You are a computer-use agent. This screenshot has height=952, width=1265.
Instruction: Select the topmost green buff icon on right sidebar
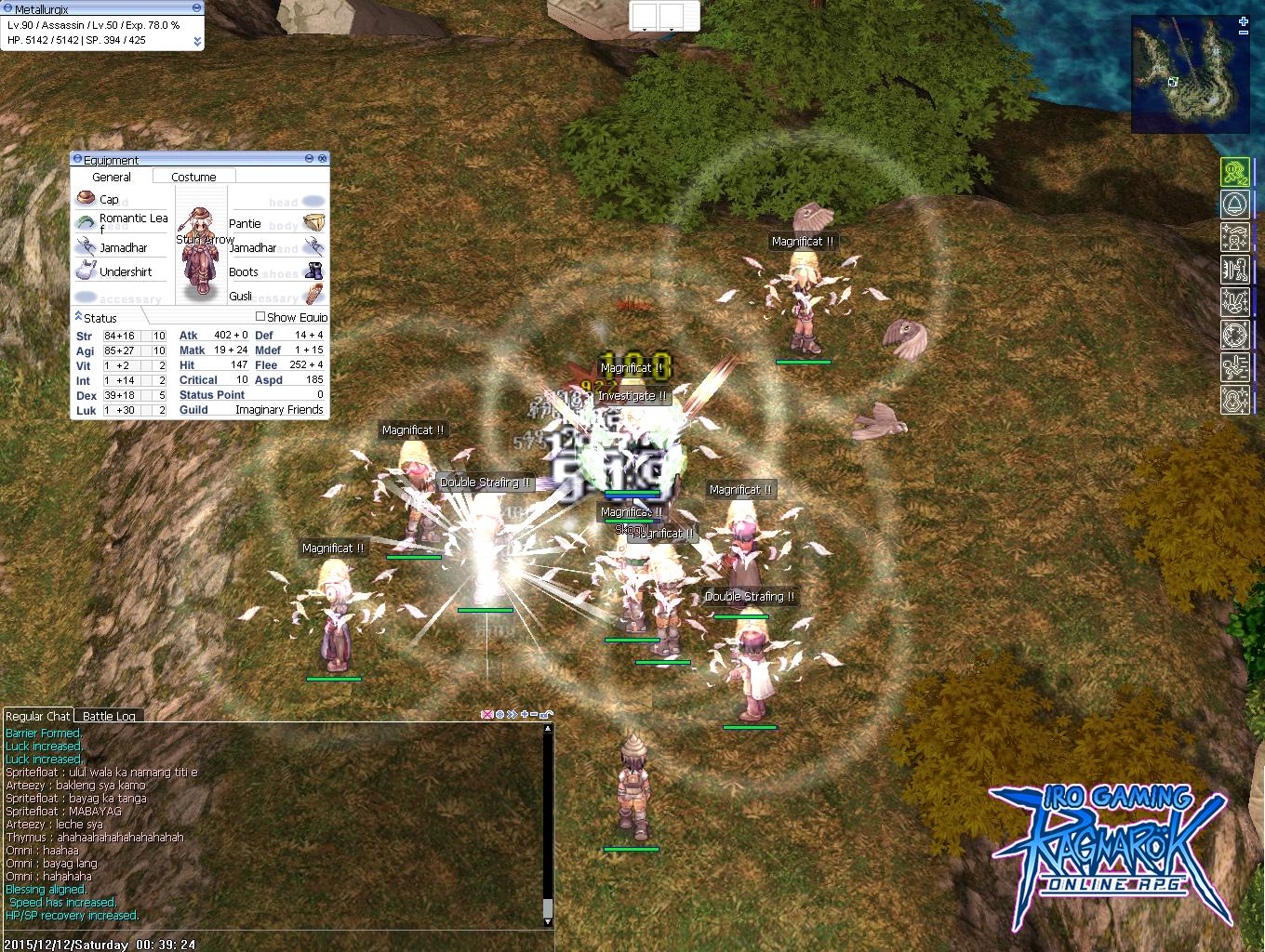coord(1235,171)
